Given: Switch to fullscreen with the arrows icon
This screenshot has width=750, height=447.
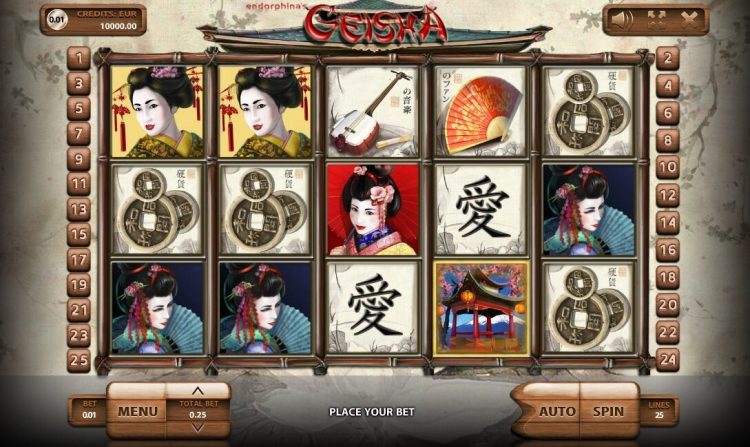Looking at the screenshot, I should [657, 18].
